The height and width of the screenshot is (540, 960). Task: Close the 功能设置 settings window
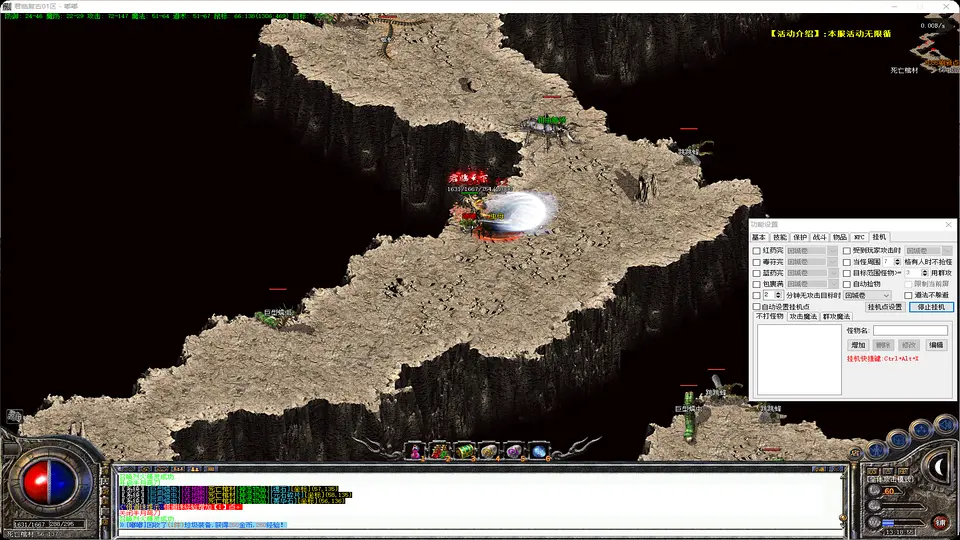pos(951,224)
